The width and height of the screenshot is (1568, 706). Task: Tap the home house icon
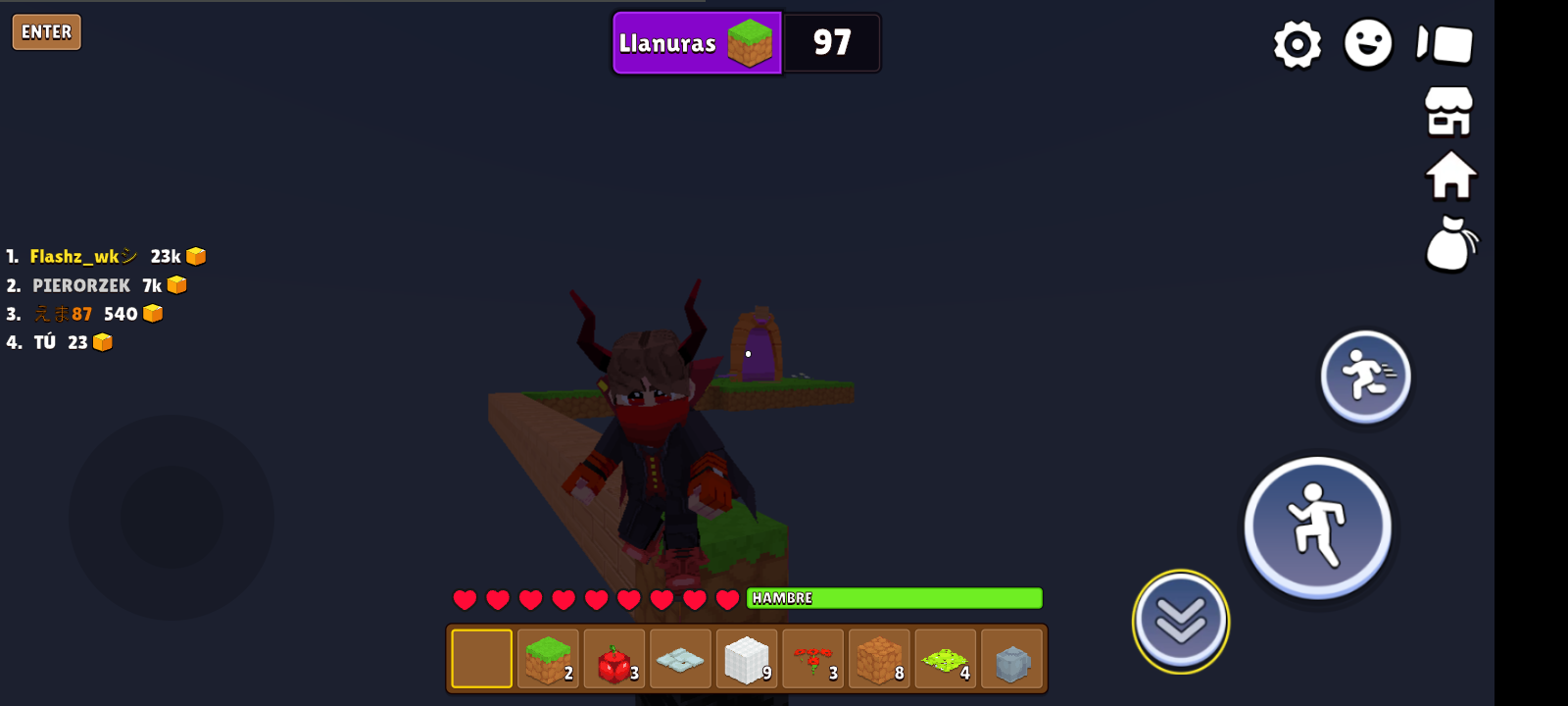pos(1450,176)
